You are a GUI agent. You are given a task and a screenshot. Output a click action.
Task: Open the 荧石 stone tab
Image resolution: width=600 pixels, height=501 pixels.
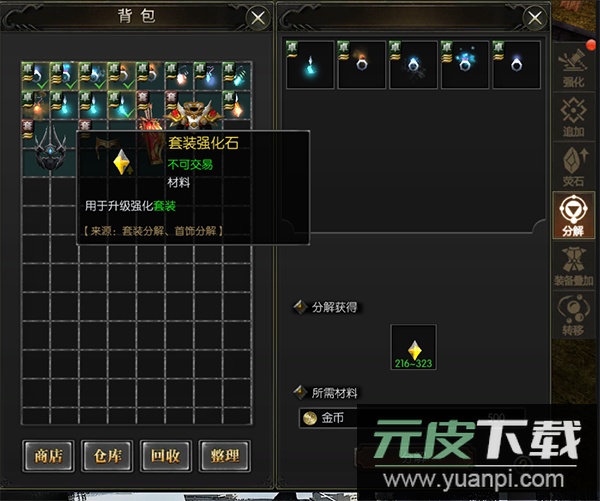click(x=574, y=165)
